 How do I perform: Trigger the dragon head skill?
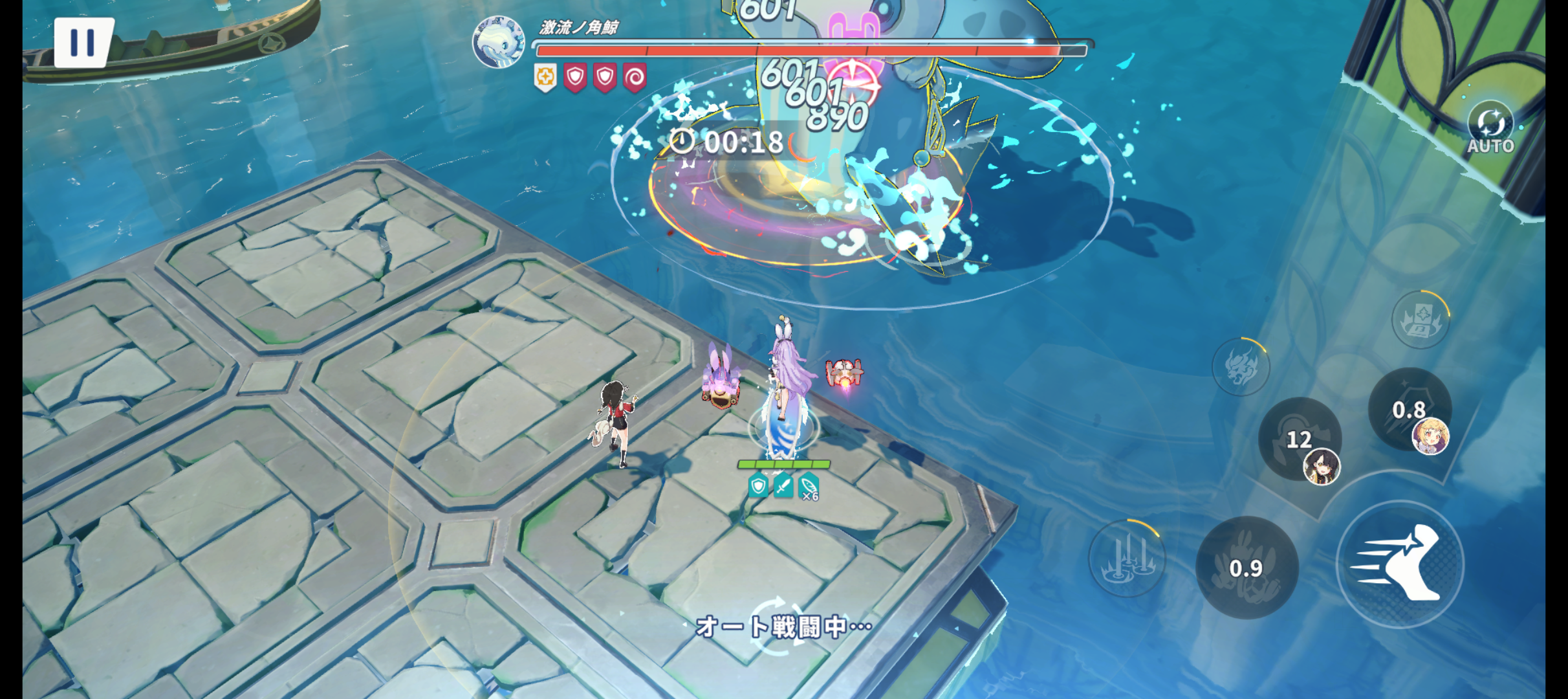coord(1240,367)
